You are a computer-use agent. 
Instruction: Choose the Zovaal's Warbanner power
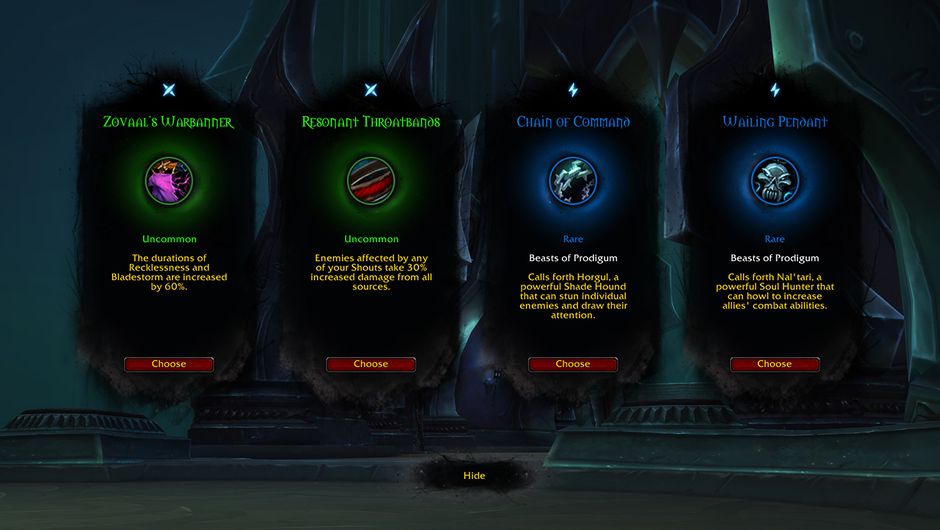pos(169,364)
